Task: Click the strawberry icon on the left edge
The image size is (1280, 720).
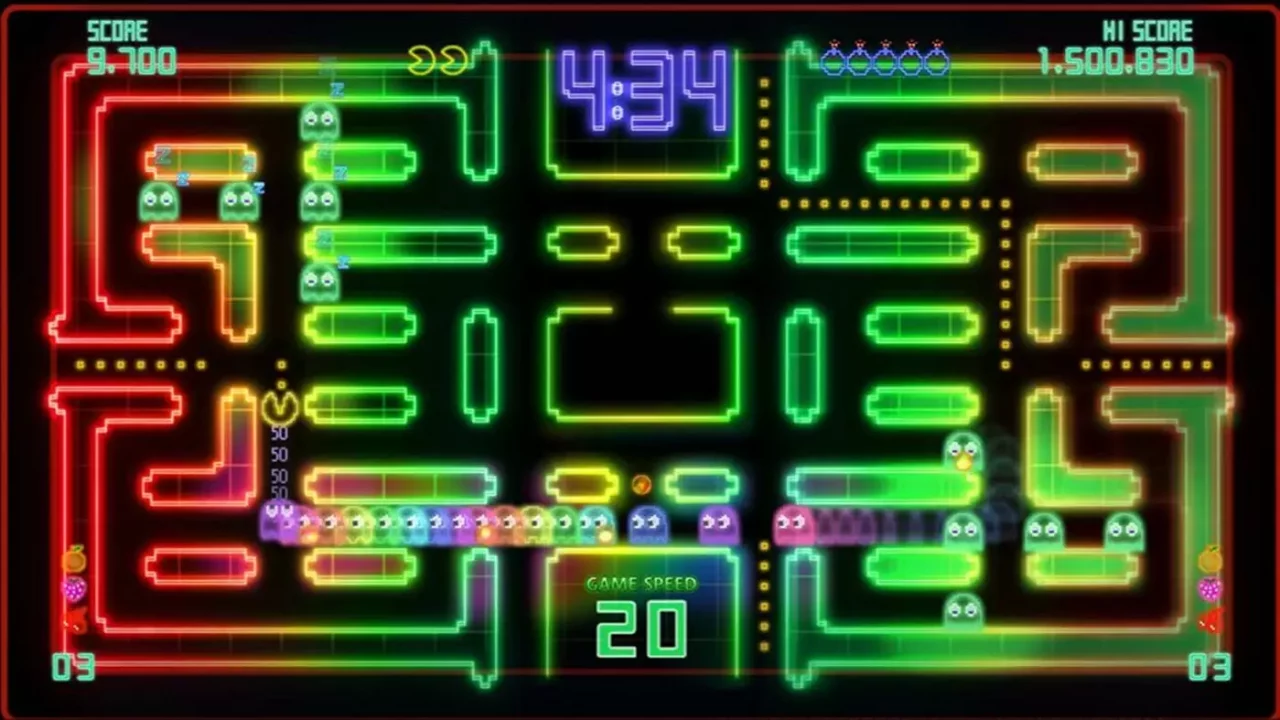Action: (x=73, y=590)
